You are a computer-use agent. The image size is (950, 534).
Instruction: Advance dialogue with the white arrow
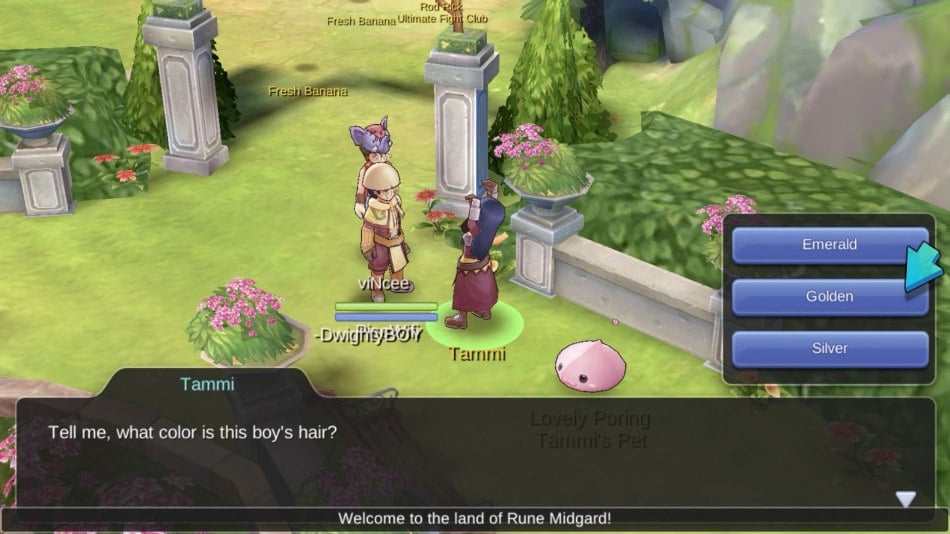coord(905,499)
